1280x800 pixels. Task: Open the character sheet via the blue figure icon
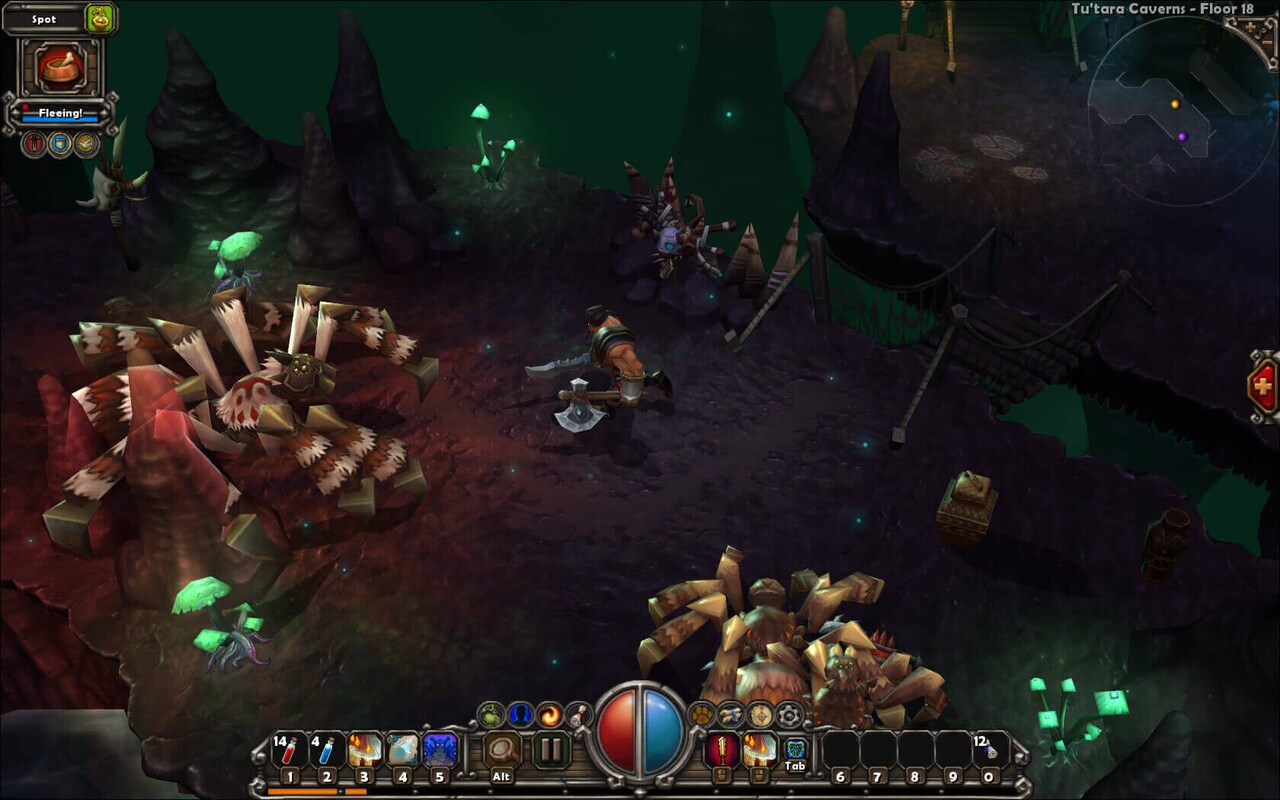[518, 712]
